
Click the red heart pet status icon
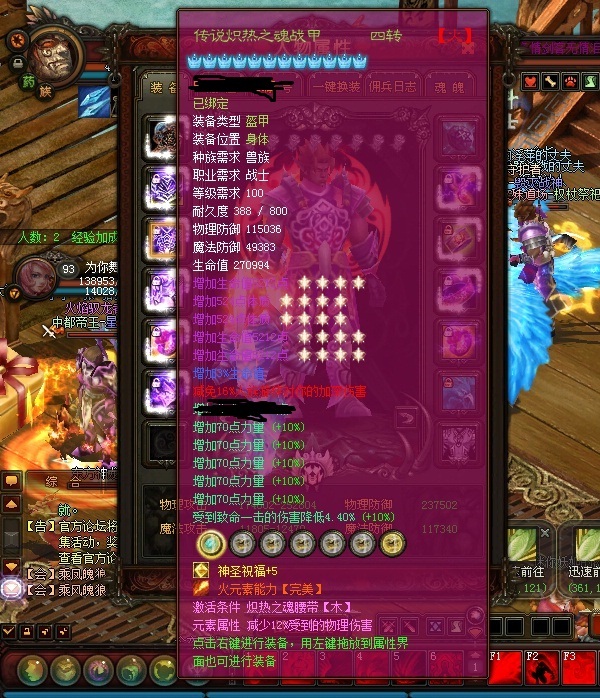point(530,81)
